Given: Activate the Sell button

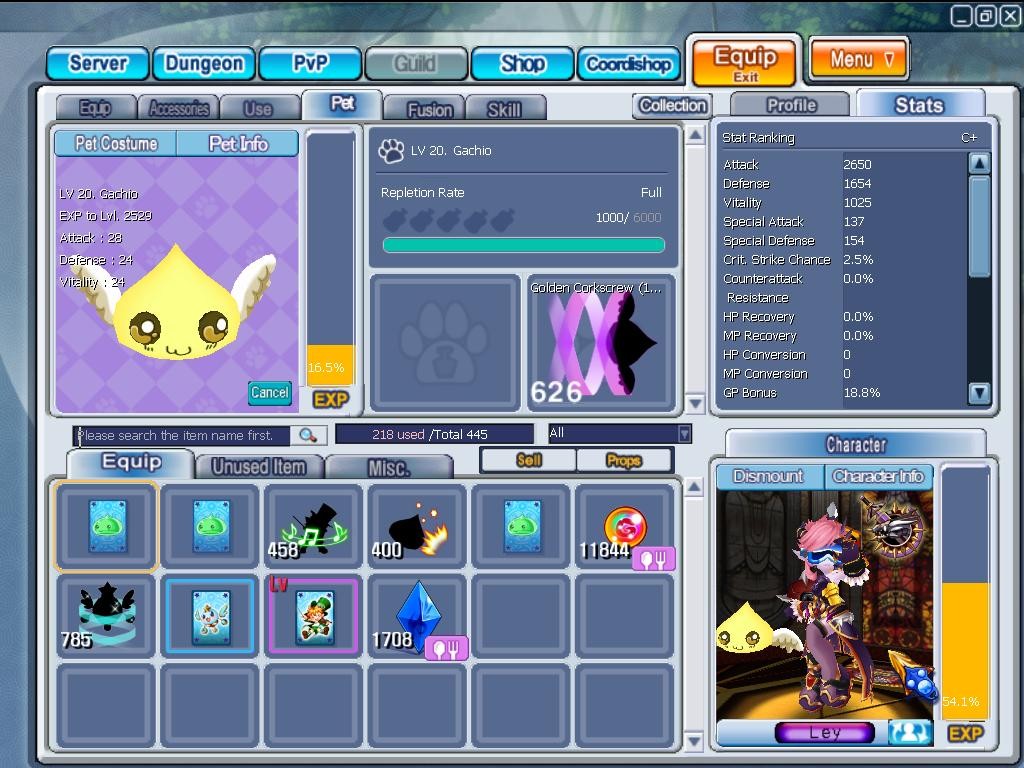Looking at the screenshot, I should tap(529, 460).
